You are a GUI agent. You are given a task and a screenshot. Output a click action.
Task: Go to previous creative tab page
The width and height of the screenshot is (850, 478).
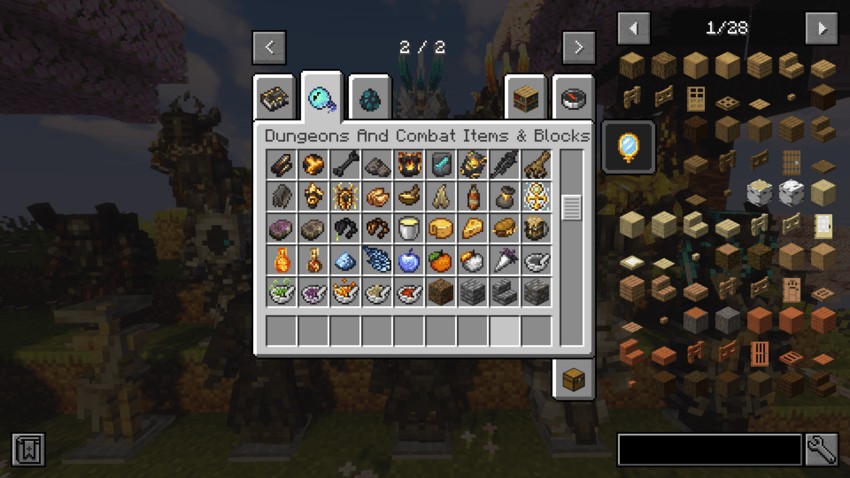tap(269, 47)
